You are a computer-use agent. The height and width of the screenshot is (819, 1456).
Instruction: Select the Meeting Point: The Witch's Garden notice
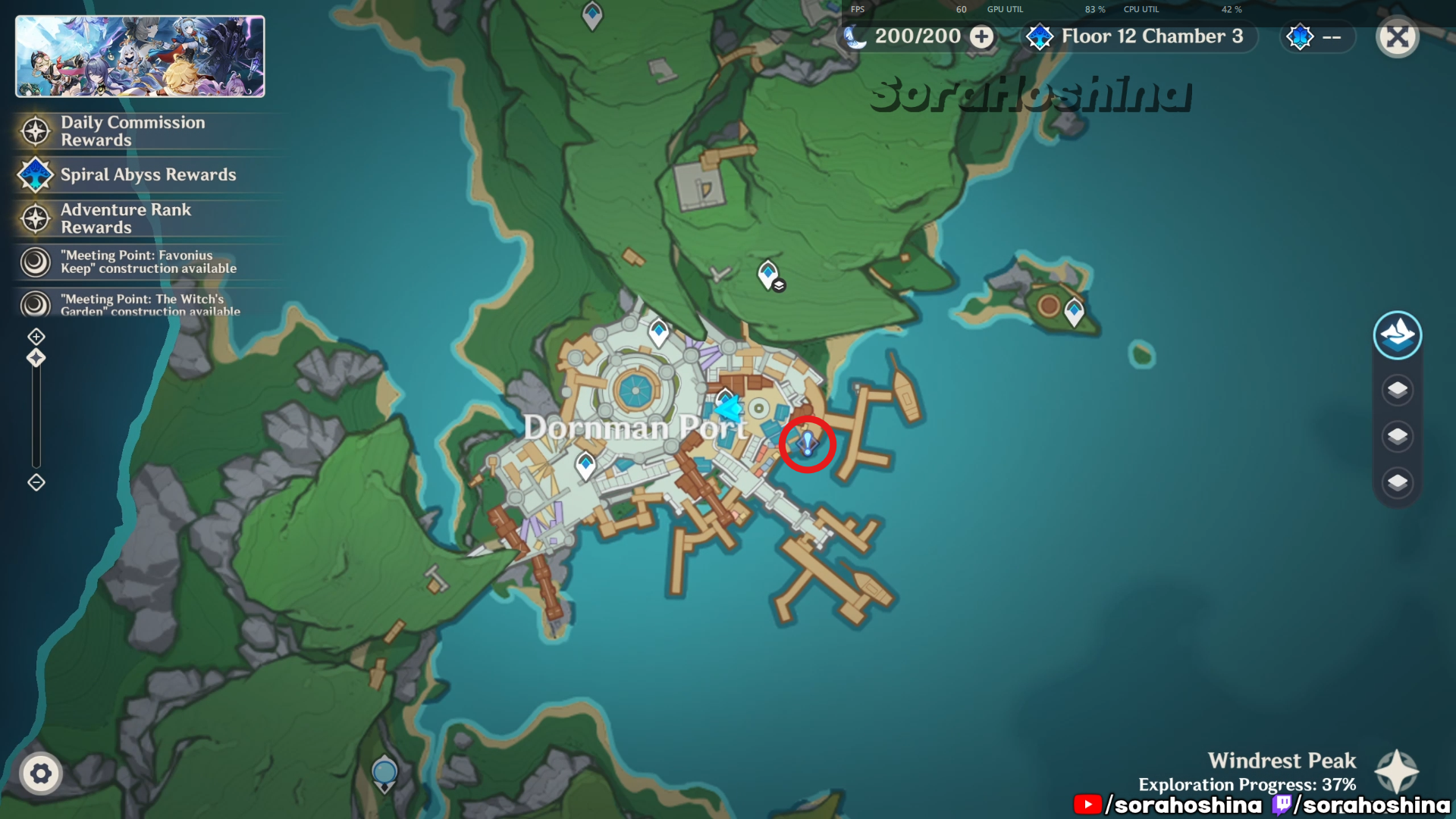pos(149,305)
